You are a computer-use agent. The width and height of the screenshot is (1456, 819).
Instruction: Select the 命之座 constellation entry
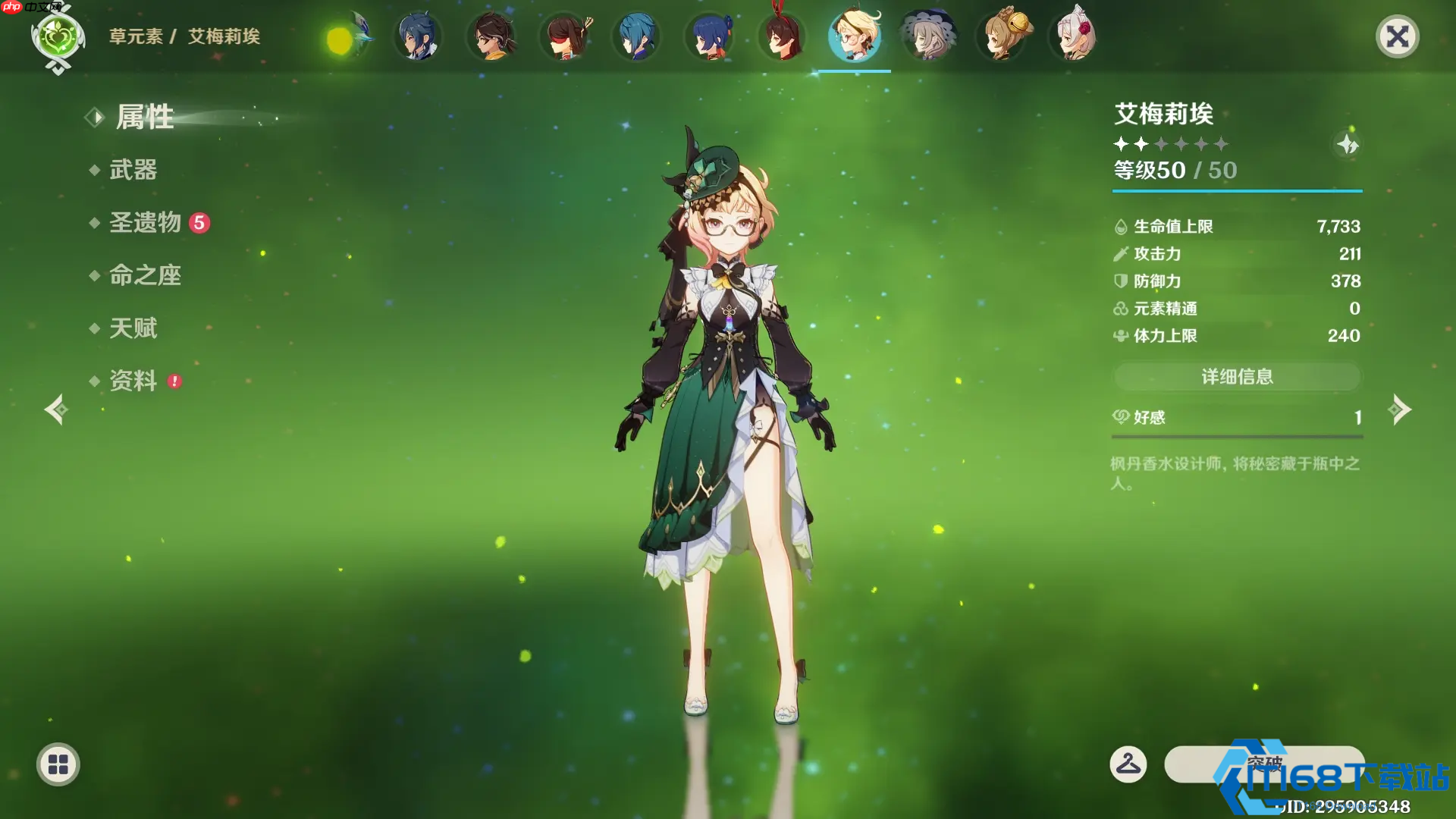click(145, 275)
